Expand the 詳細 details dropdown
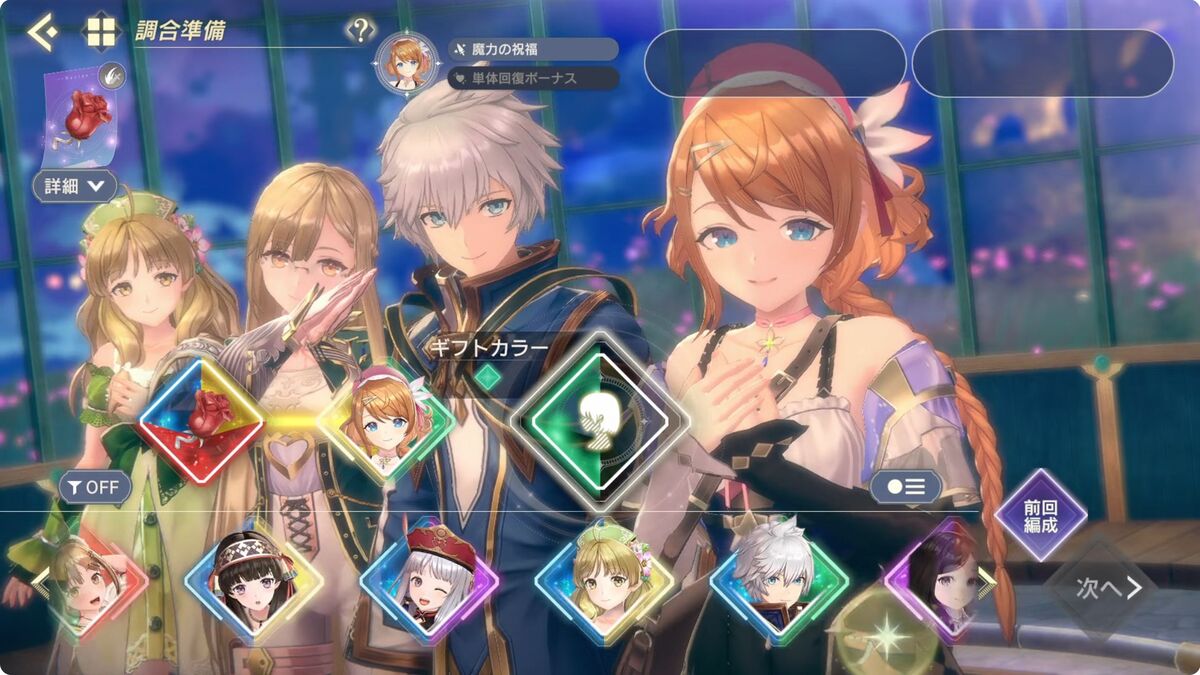The image size is (1200, 675). point(75,185)
